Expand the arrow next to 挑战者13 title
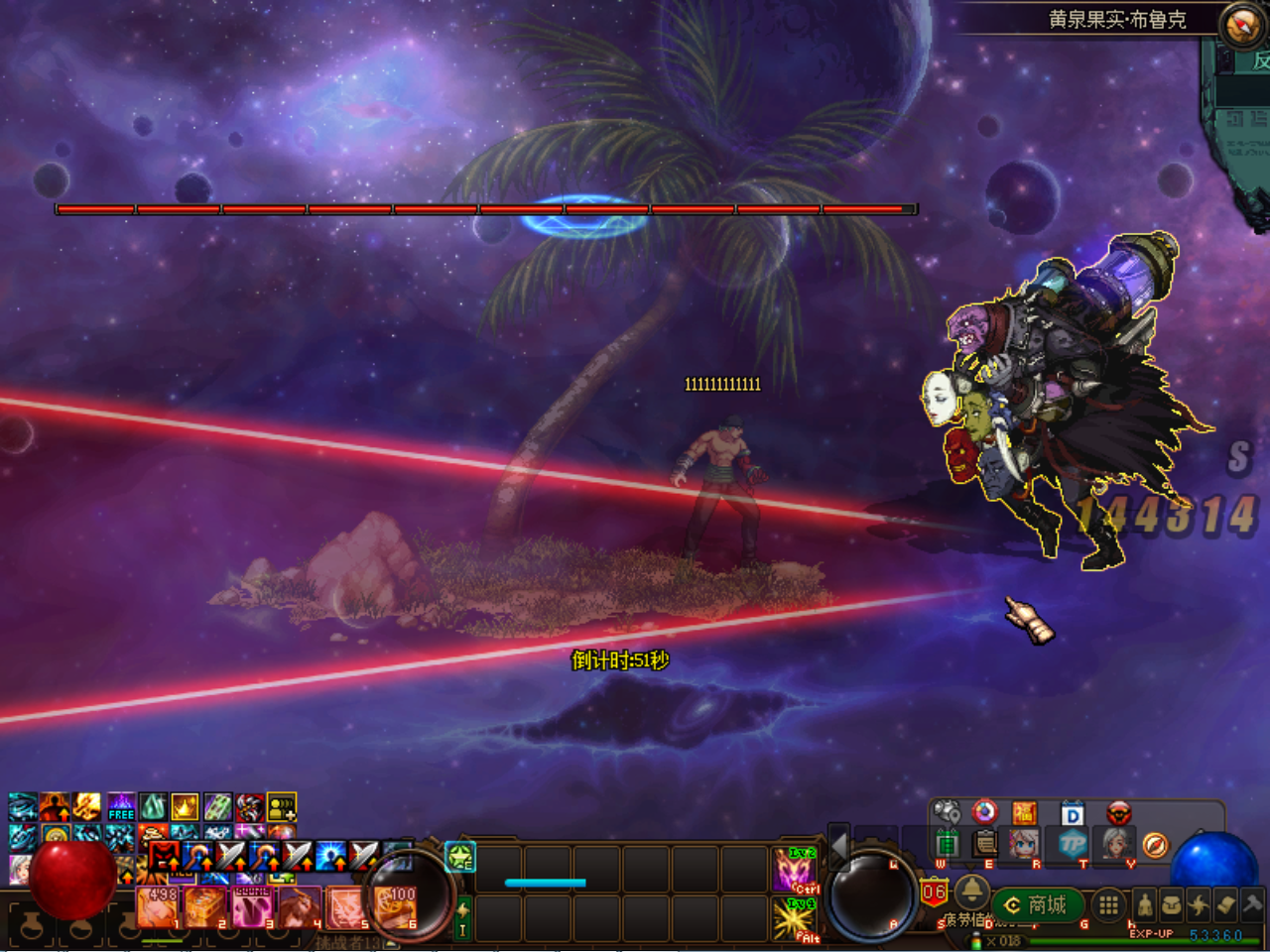This screenshot has height=952, width=1270. (x=389, y=943)
